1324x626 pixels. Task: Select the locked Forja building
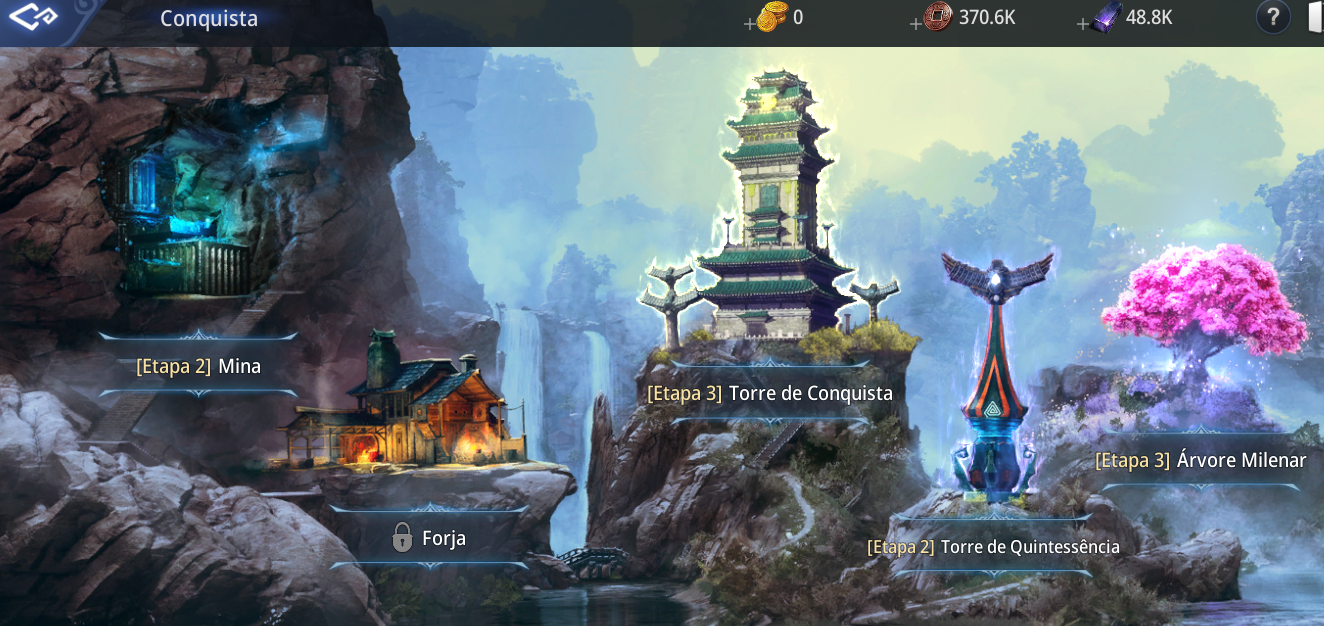[429, 538]
